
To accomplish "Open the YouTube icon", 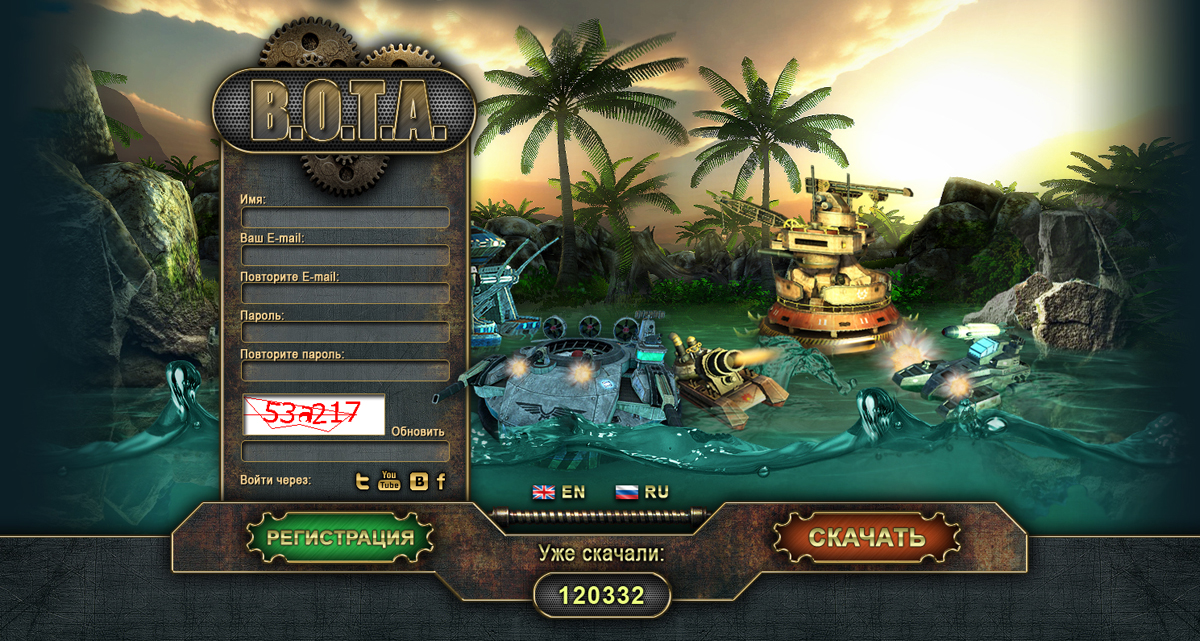I will [x=389, y=481].
